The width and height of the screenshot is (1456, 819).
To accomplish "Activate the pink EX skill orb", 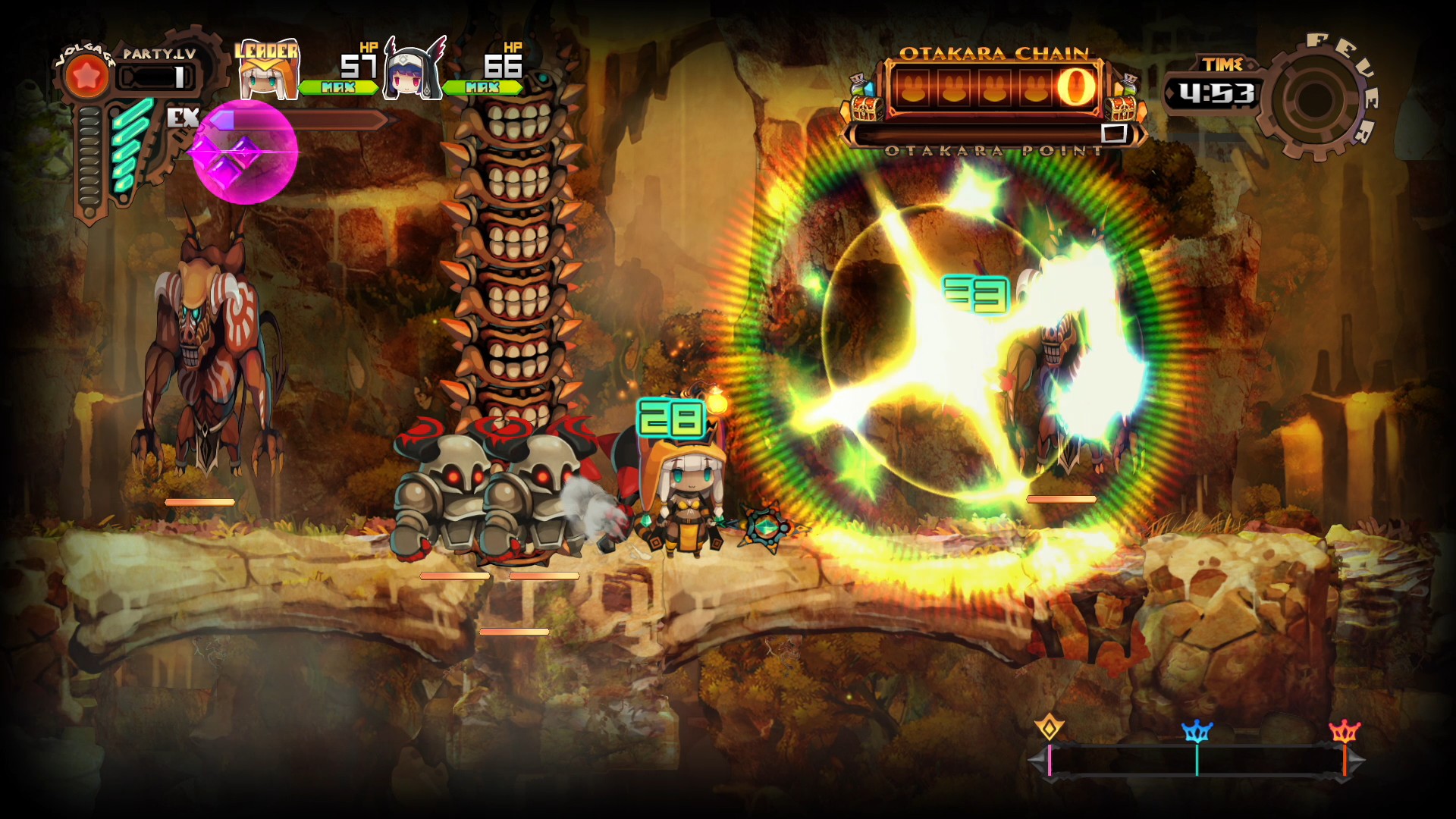I will tap(244, 152).
